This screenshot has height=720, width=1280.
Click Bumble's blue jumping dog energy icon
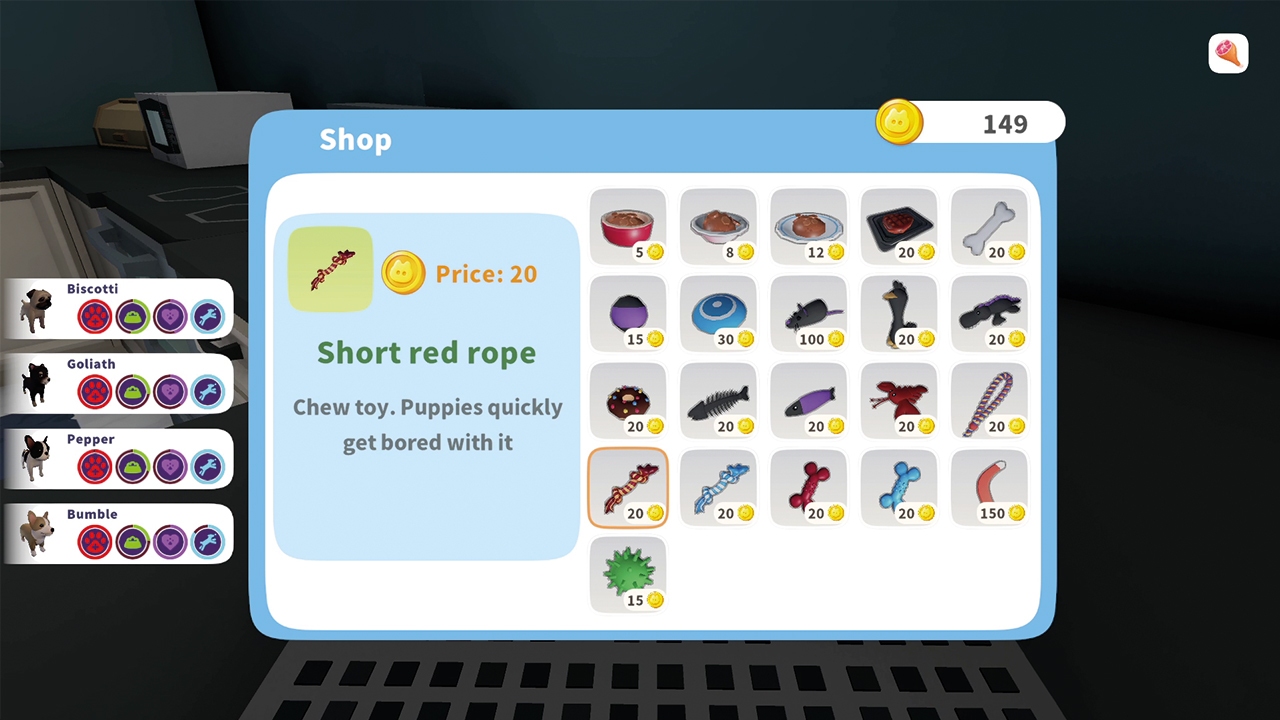tap(207, 541)
